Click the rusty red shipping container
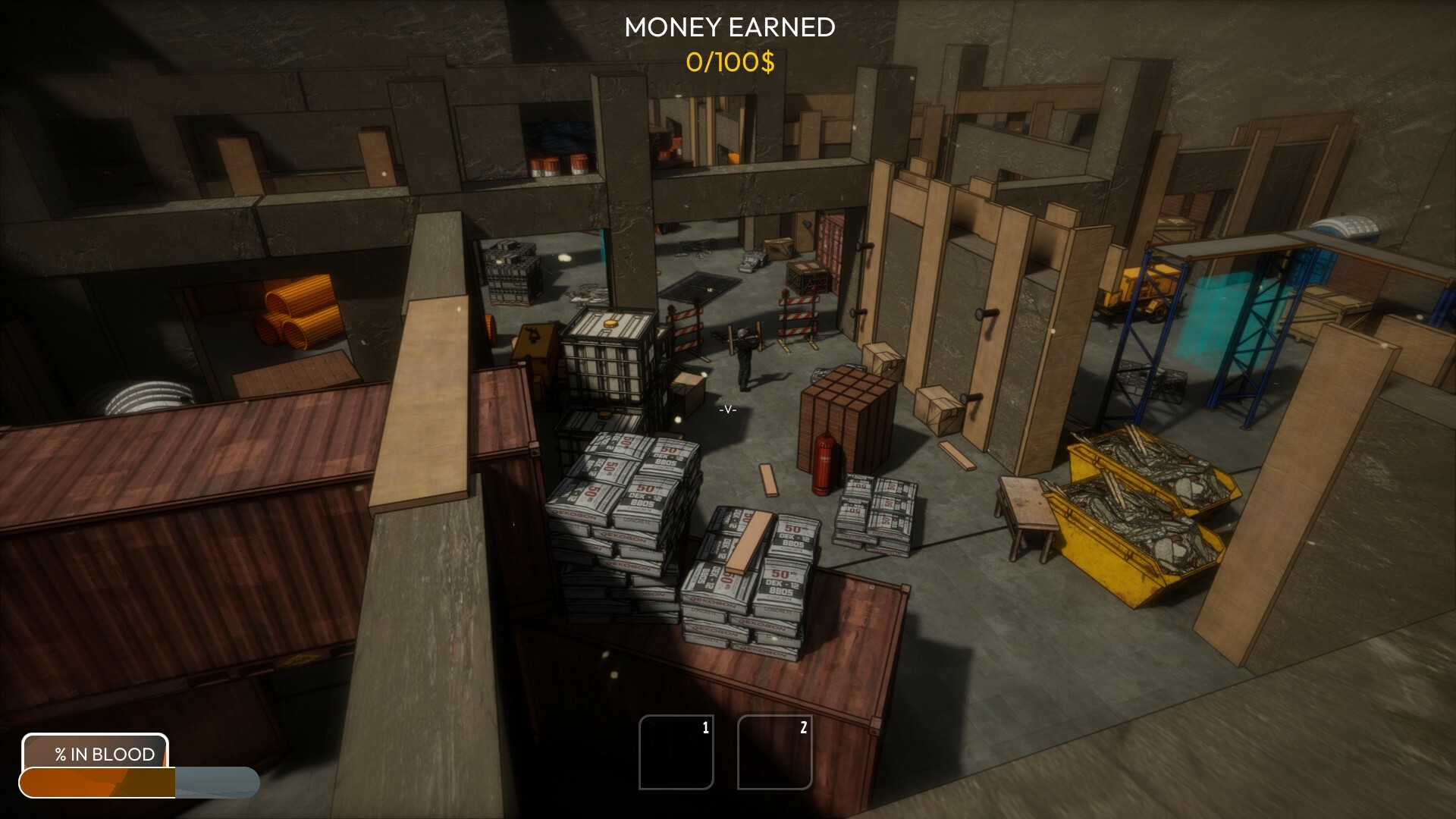1456x819 pixels. (227, 493)
